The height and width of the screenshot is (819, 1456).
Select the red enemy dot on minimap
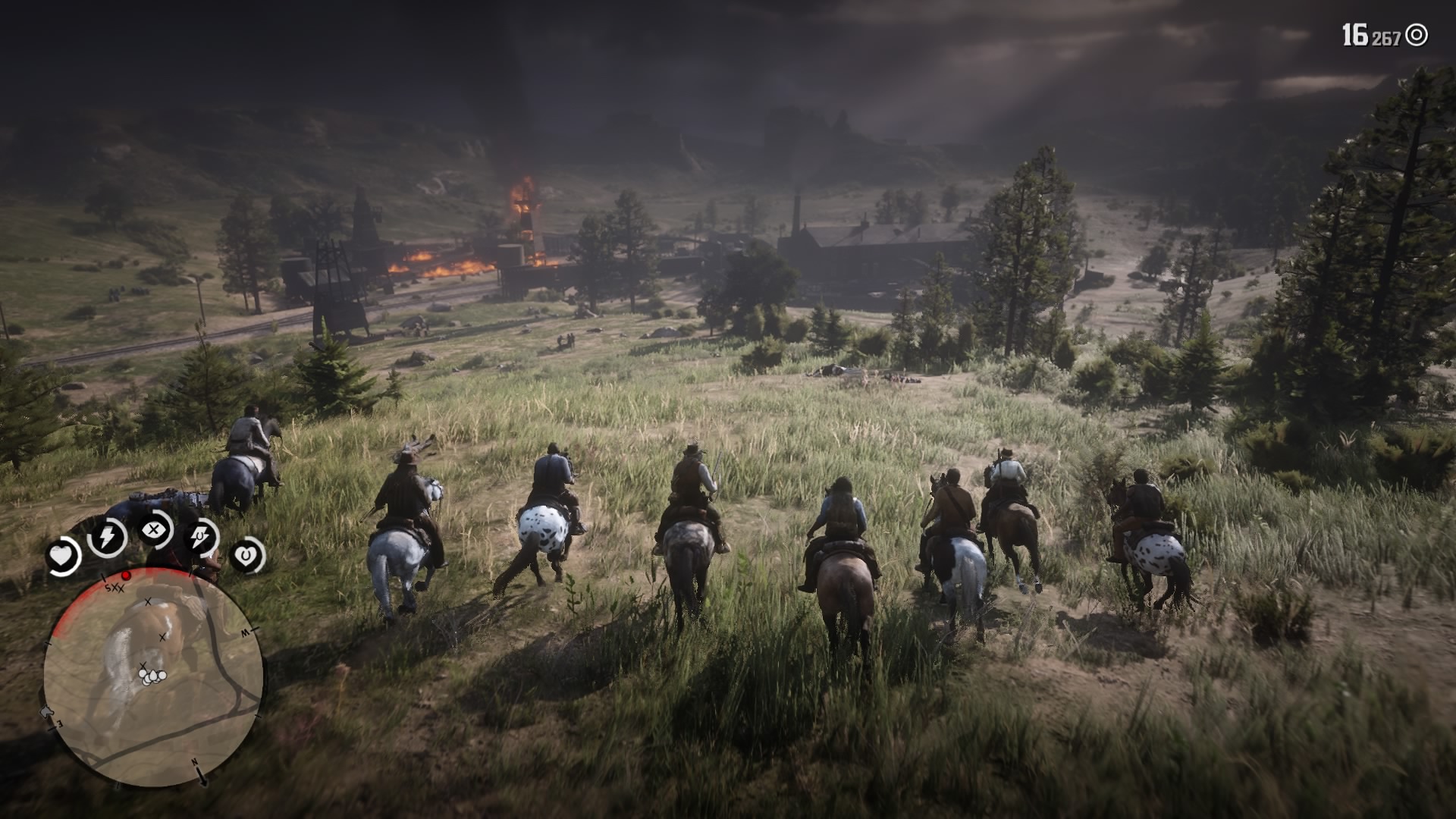(x=127, y=576)
